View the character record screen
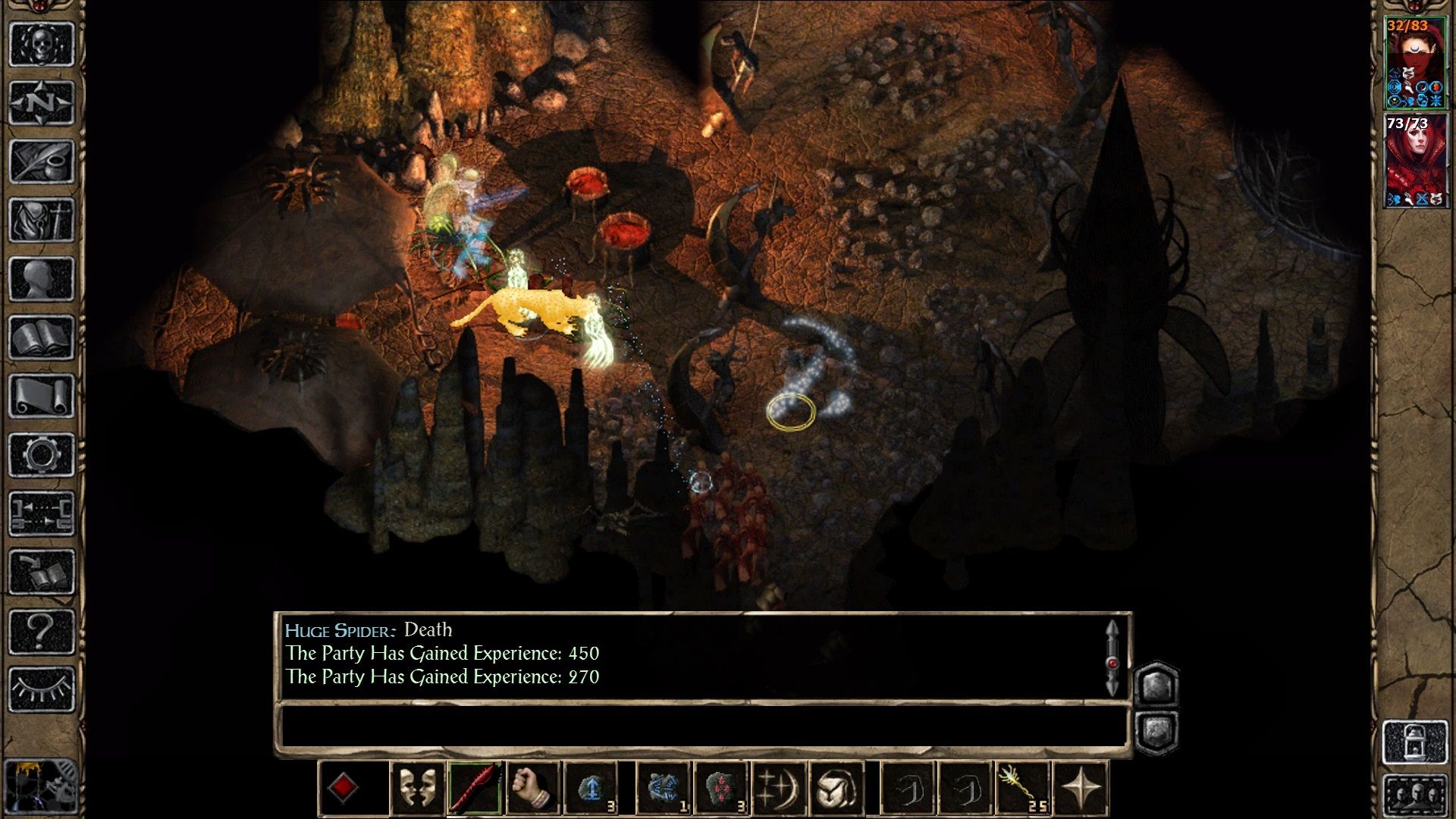Image resolution: width=1456 pixels, height=819 pixels. 42,277
